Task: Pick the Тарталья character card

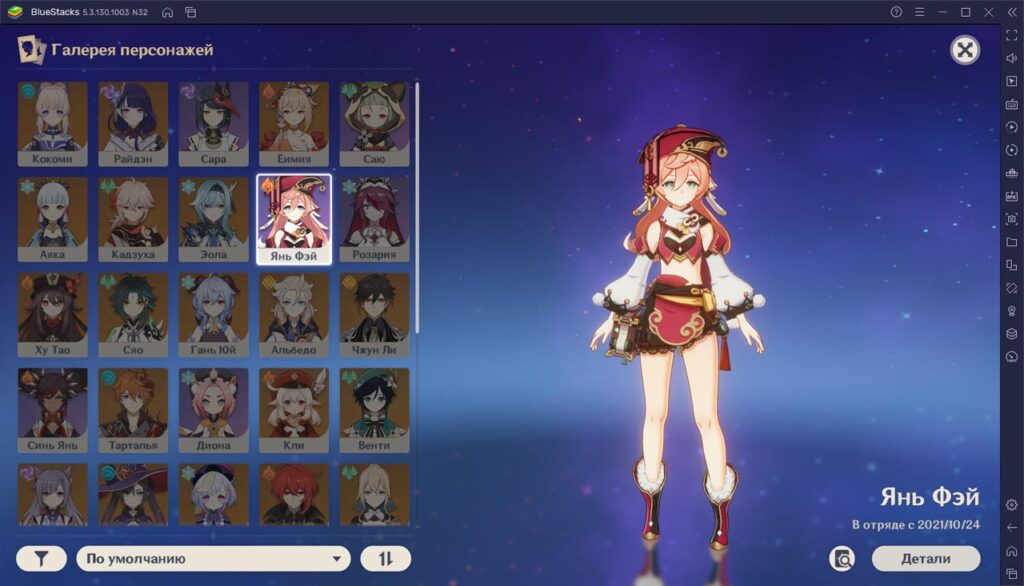Action: 133,410
